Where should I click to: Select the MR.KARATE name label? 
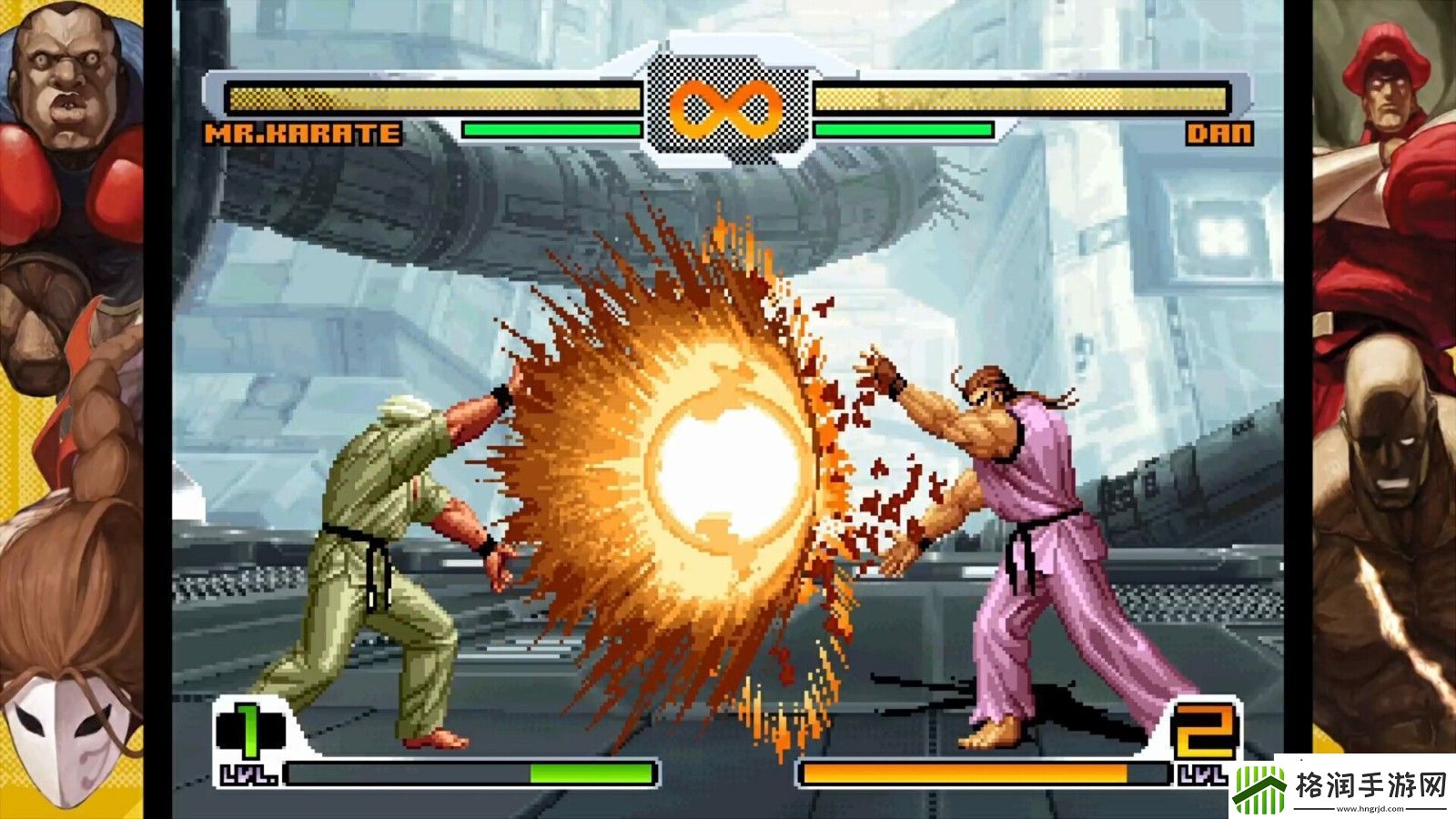tap(300, 135)
